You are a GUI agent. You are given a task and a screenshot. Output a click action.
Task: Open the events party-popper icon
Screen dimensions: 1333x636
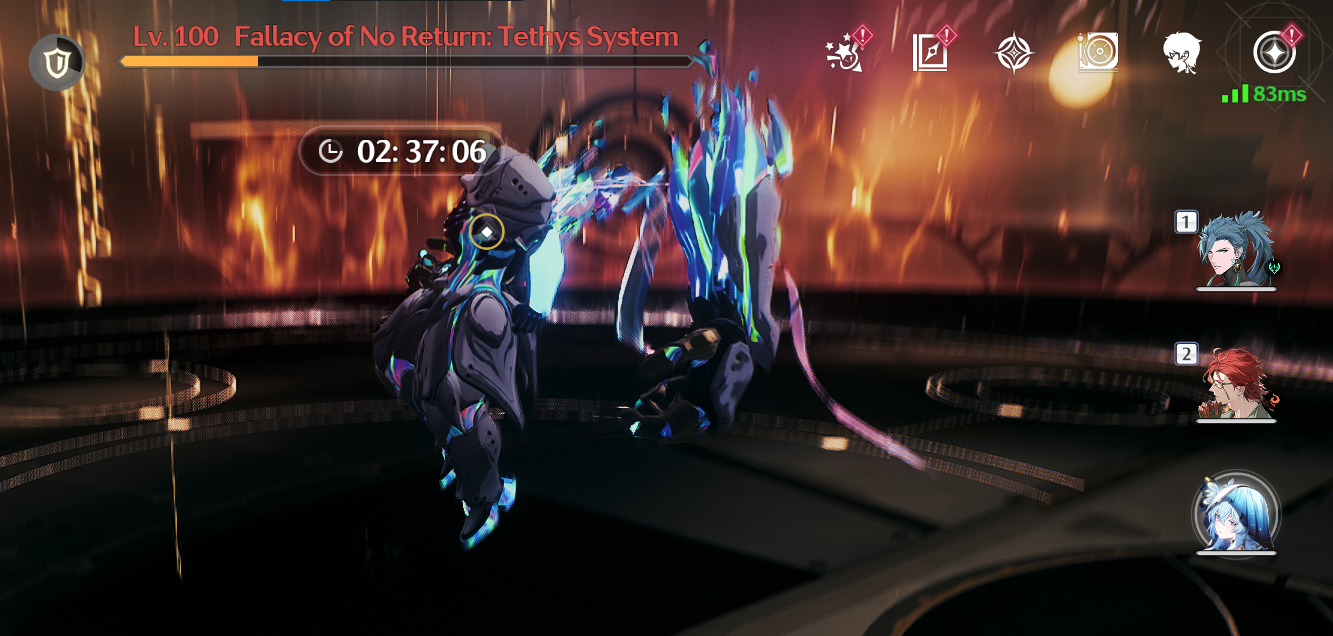[x=846, y=53]
